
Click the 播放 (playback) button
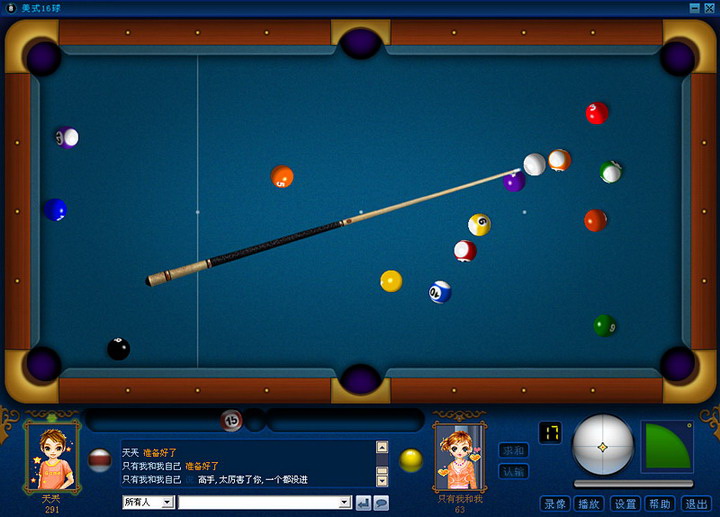coord(589,504)
